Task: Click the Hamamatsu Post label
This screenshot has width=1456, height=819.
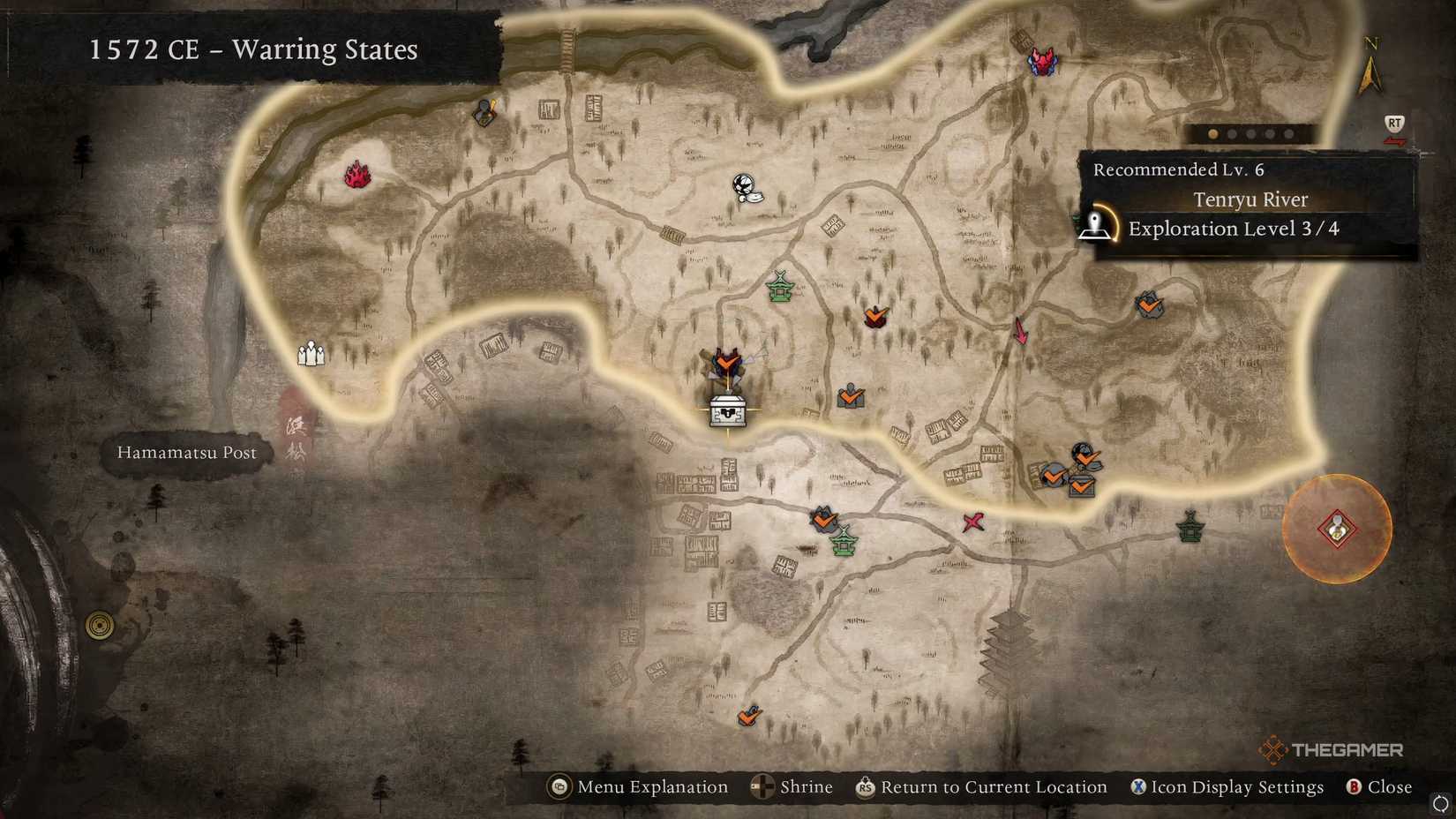Action: pos(185,453)
